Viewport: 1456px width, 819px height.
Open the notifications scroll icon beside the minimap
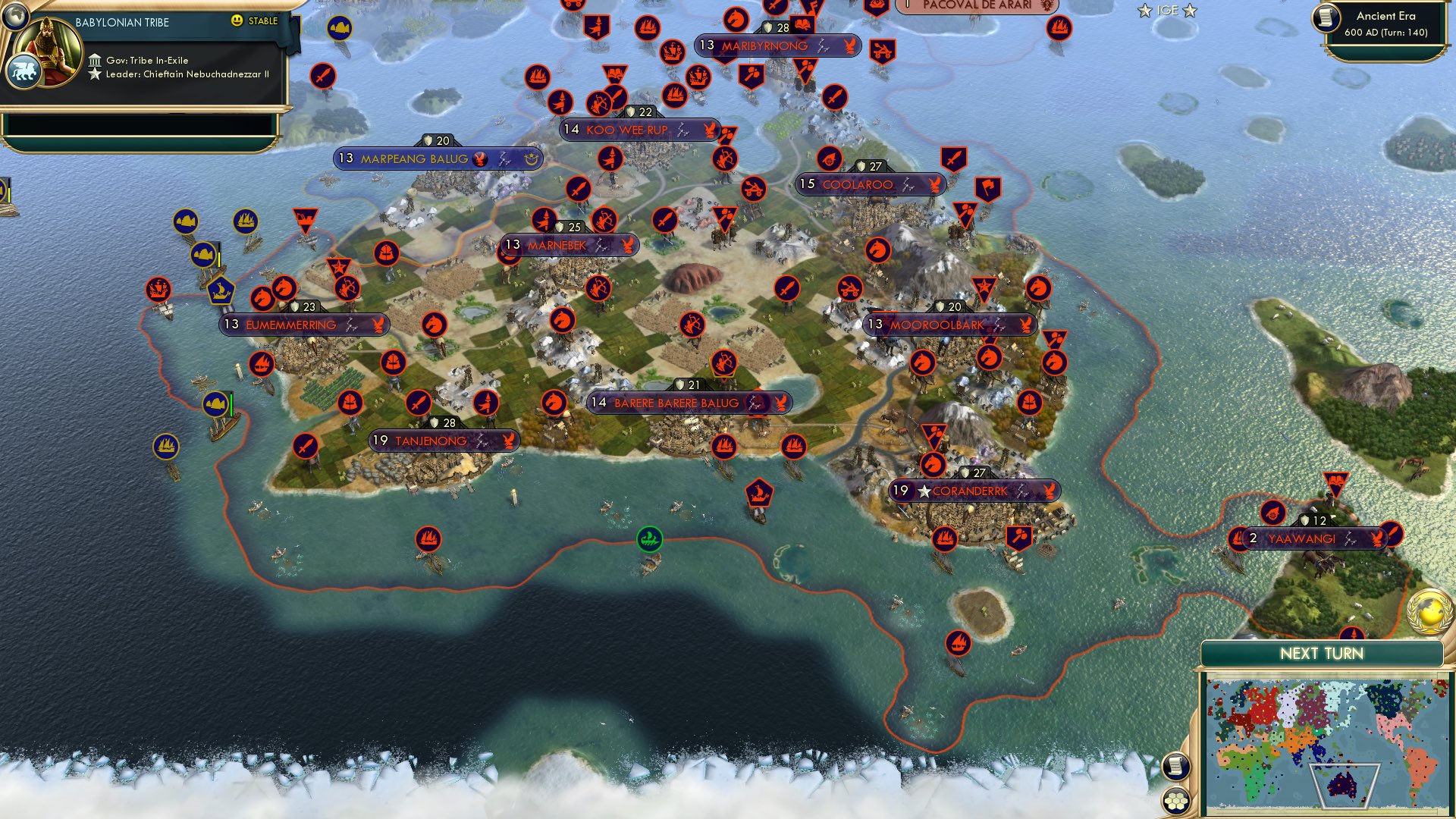[1175, 766]
